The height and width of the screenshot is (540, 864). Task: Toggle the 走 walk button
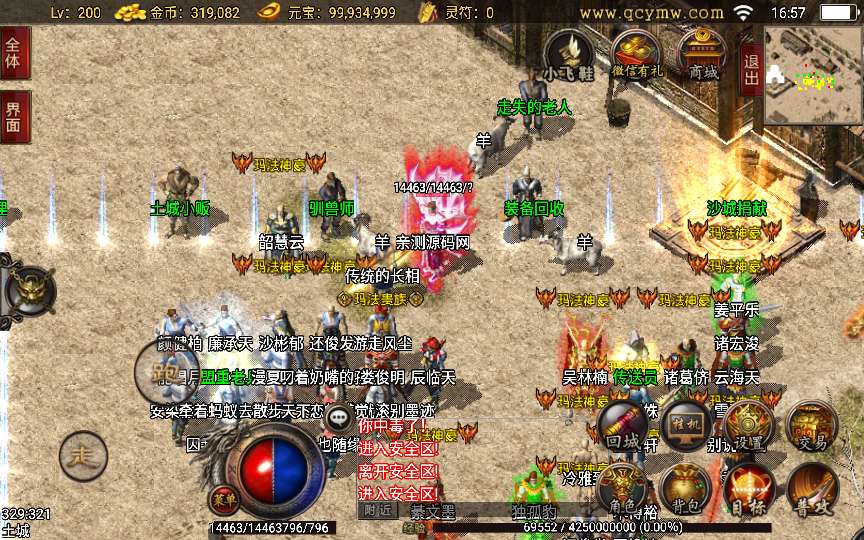pyautogui.click(x=83, y=457)
